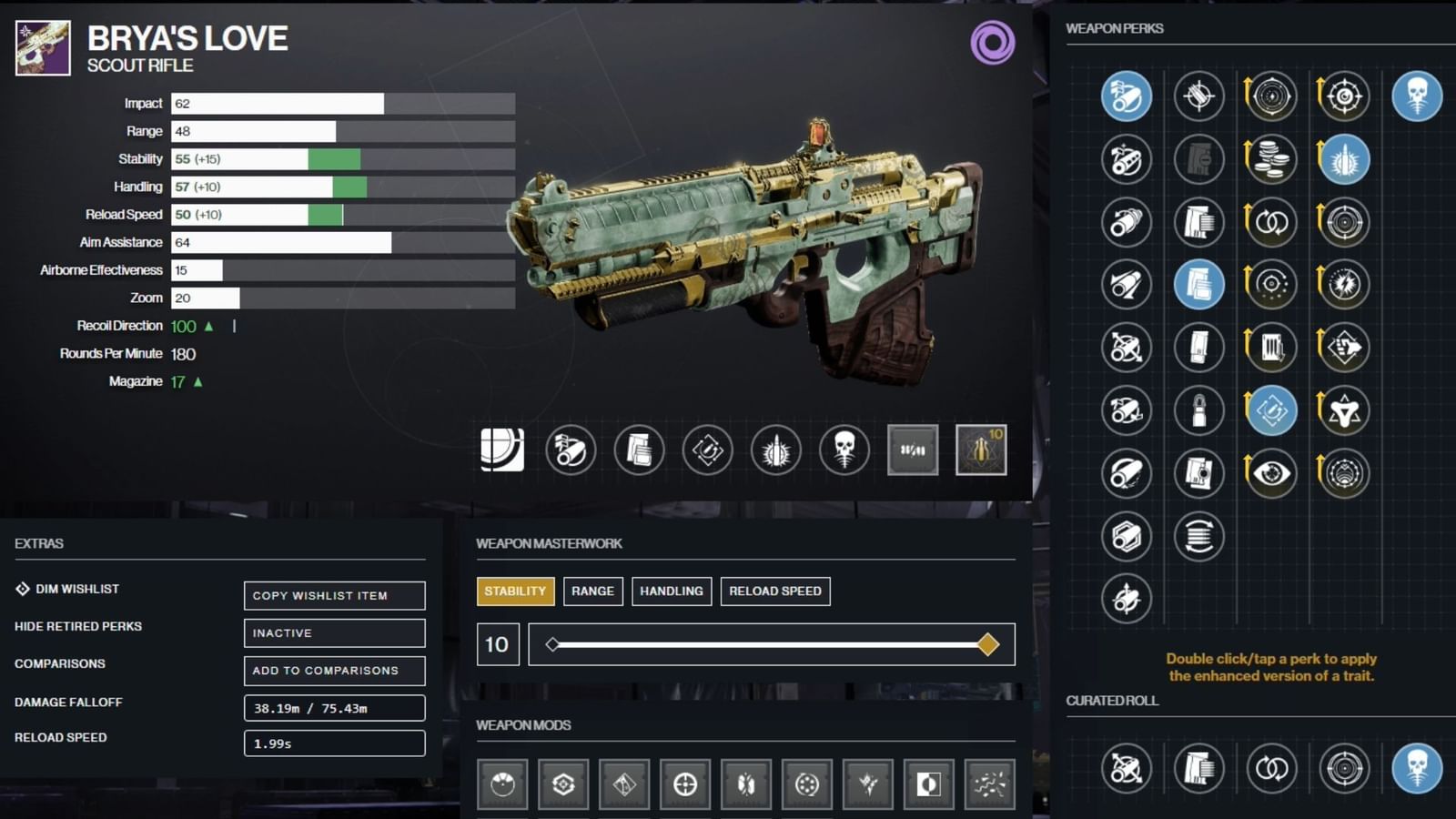This screenshot has width=1456, height=819.
Task: Click the scope socket icon beneath the weapon
Action: point(503,450)
